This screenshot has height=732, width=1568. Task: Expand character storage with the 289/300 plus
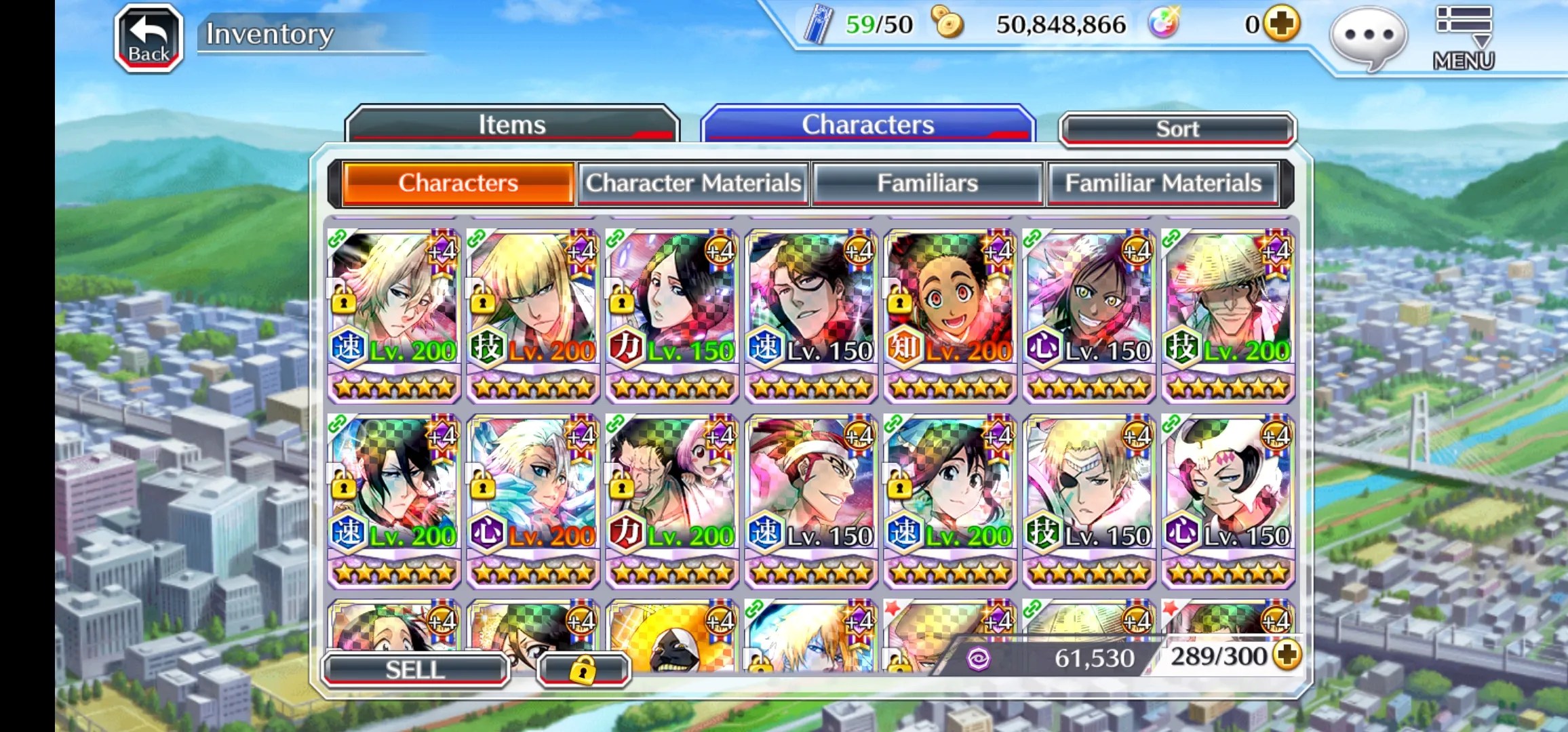1287,655
